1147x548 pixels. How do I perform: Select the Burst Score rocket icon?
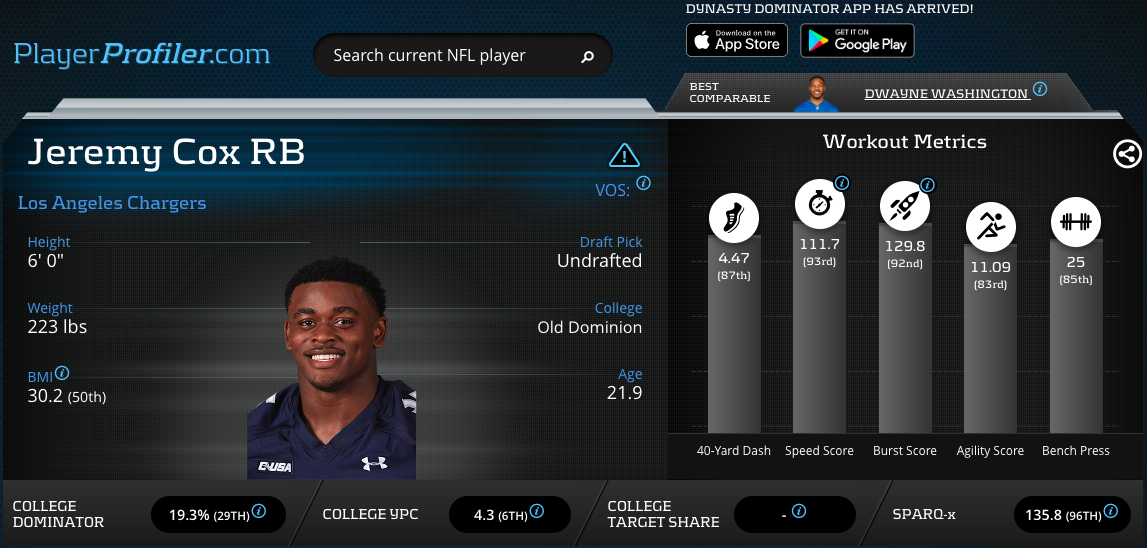click(x=904, y=206)
